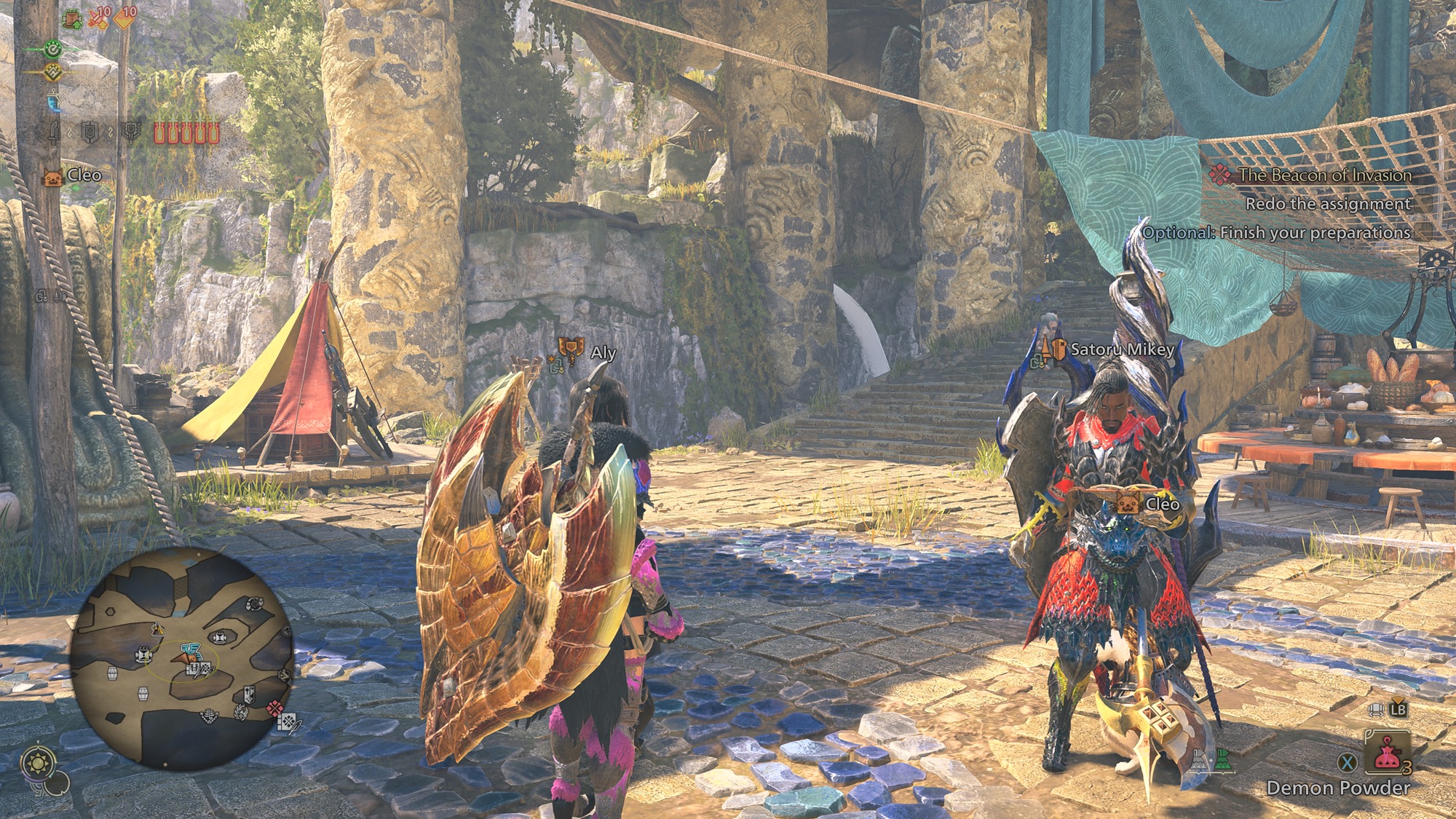Screen dimensions: 1456x819
Task: Click the grey sword weapon status icon
Action: point(55,132)
